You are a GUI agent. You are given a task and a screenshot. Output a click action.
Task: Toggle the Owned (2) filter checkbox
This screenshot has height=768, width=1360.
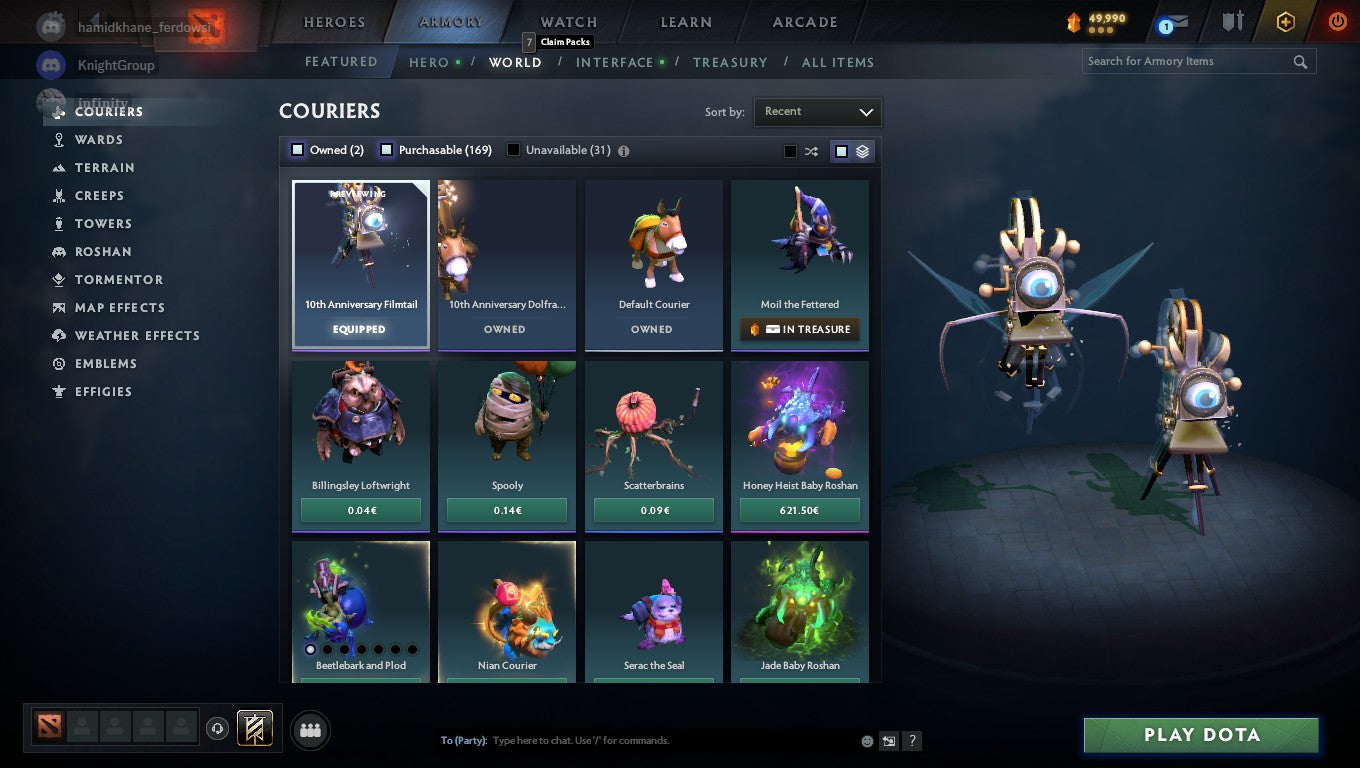[297, 148]
